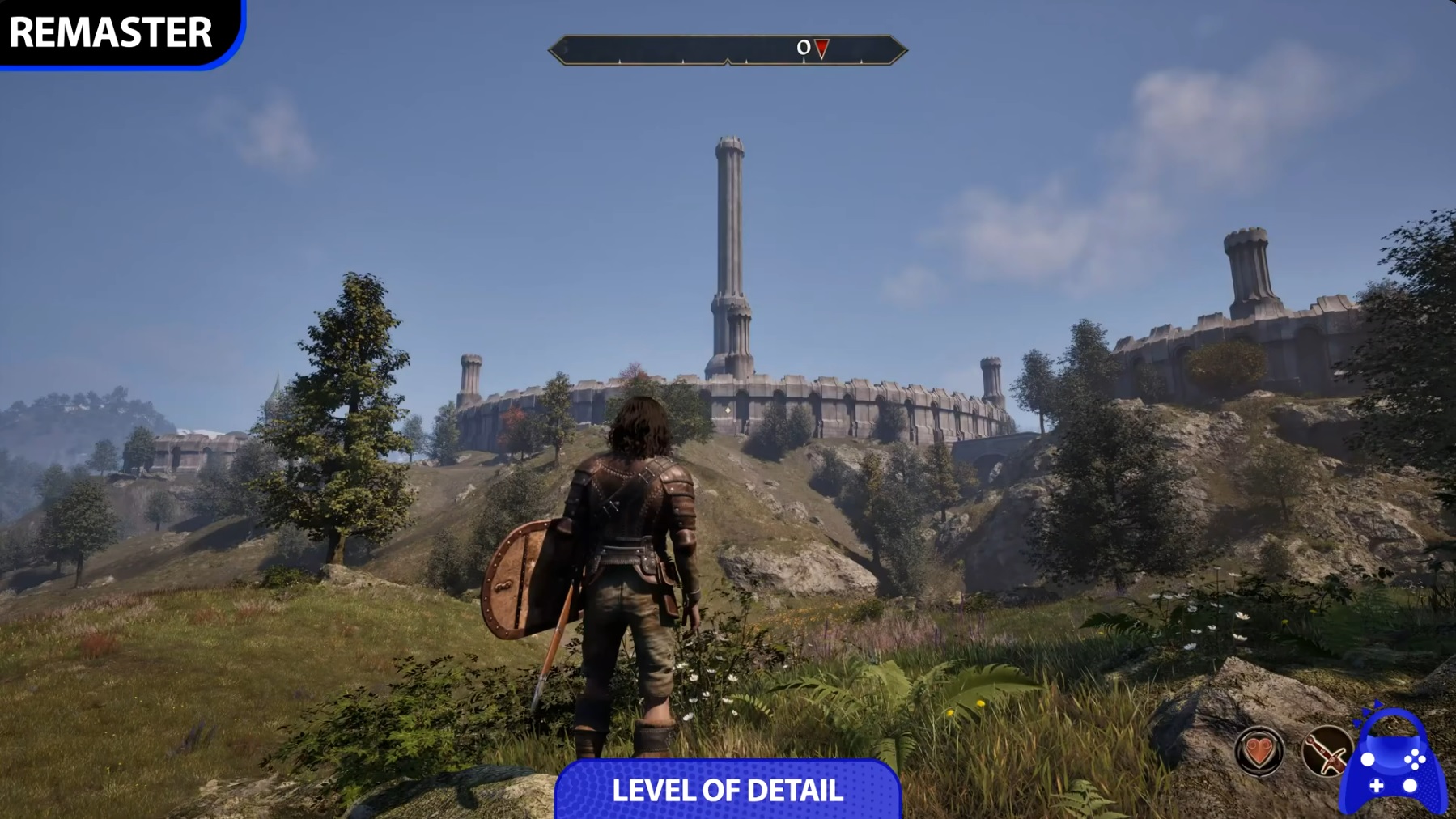The image size is (1456, 819).
Task: Click the equipped sword weapon icon
Action: 1325,751
